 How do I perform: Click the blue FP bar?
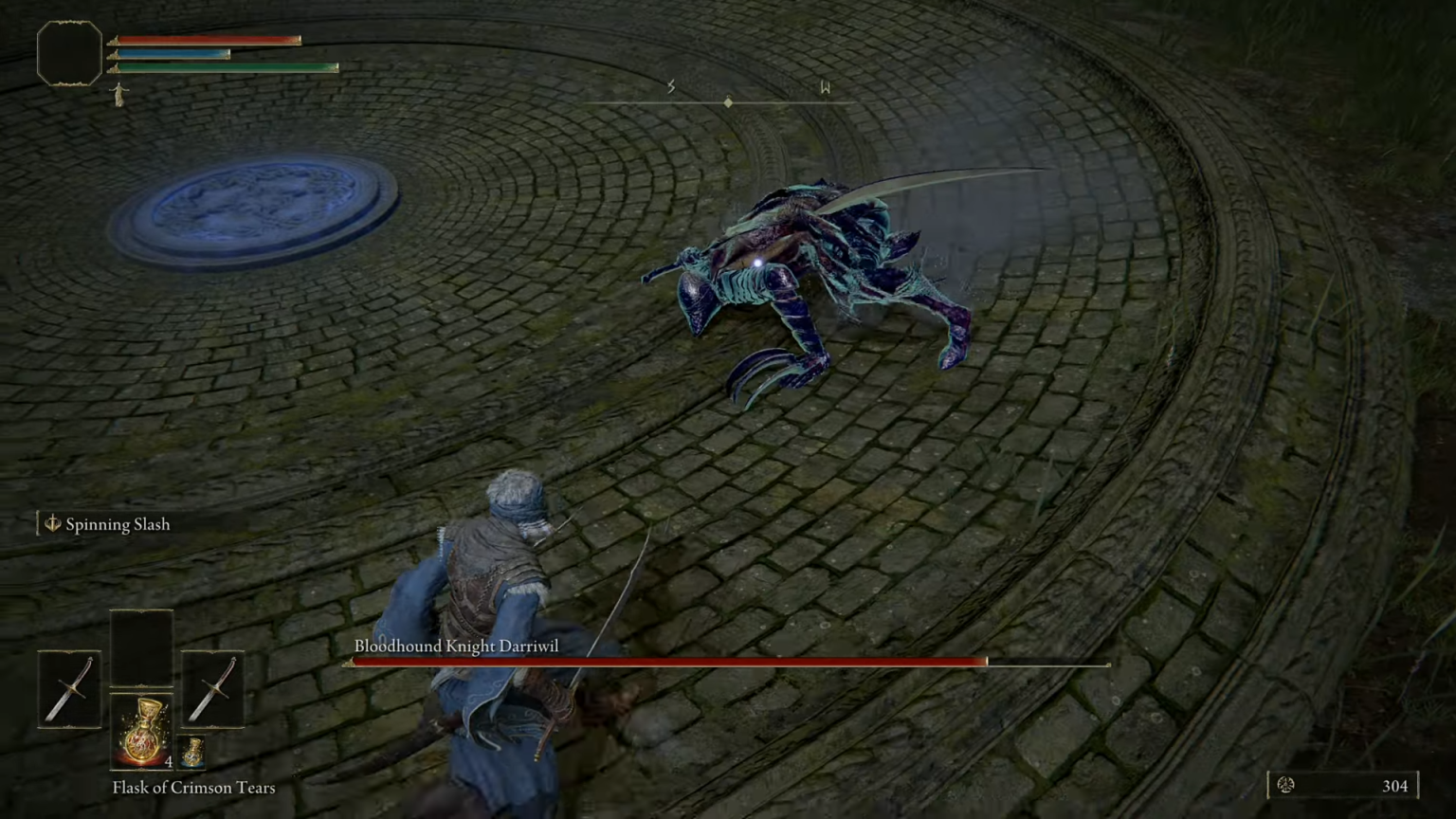coord(175,54)
